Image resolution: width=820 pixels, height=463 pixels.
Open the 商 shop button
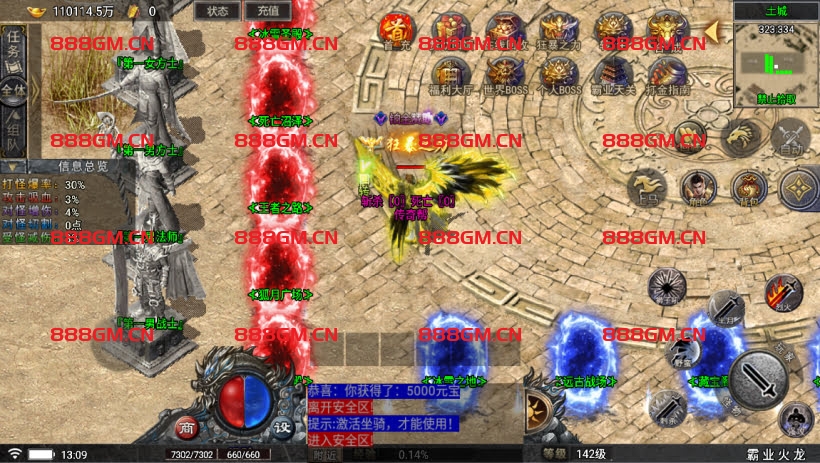click(x=187, y=426)
